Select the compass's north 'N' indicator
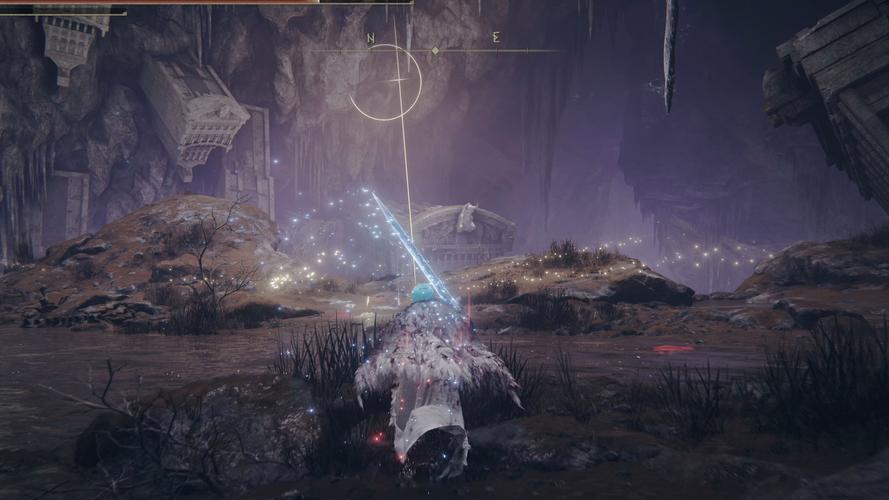 pyautogui.click(x=371, y=39)
